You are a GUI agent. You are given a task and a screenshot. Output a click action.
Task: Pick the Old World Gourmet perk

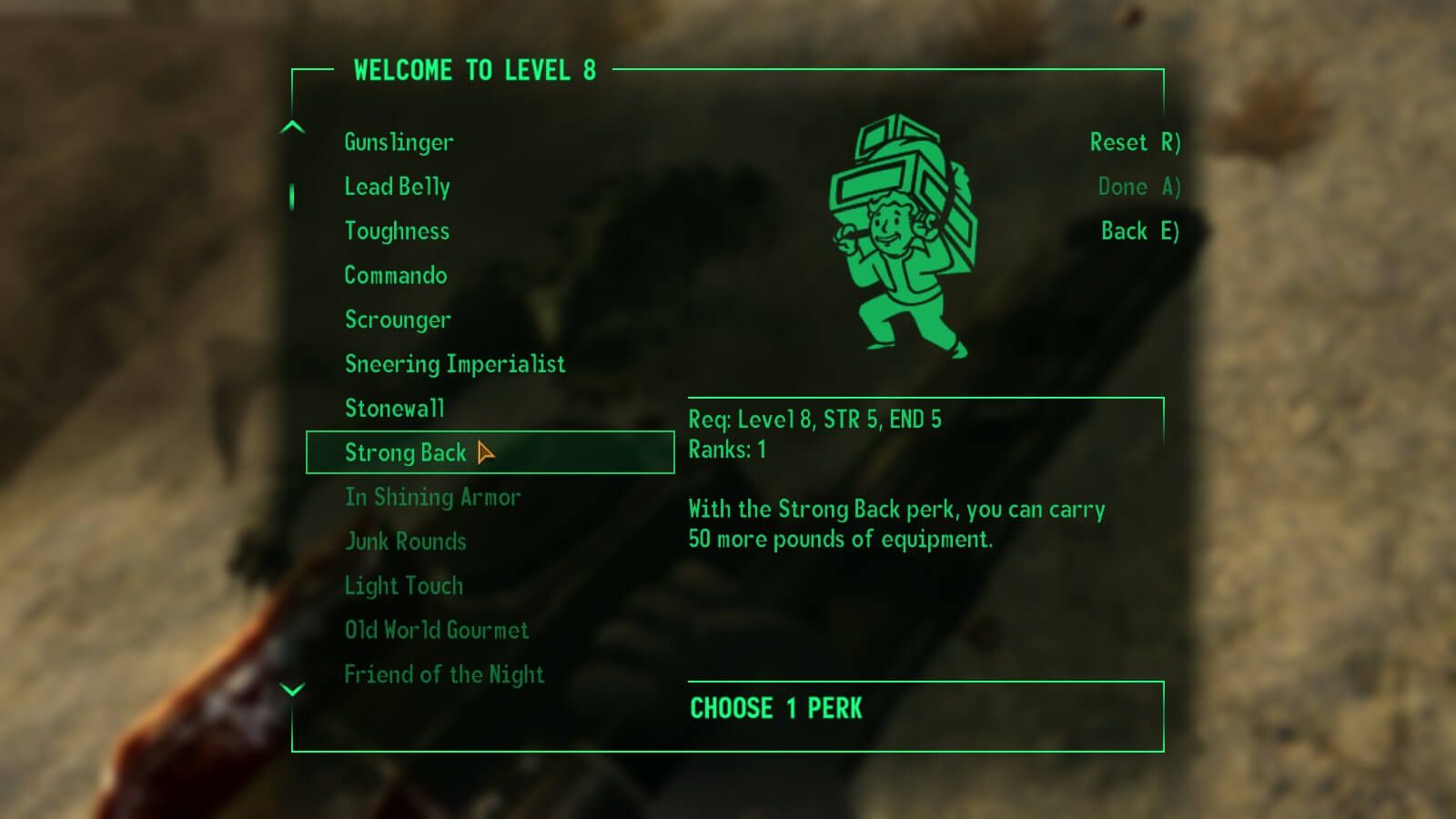[x=436, y=630]
